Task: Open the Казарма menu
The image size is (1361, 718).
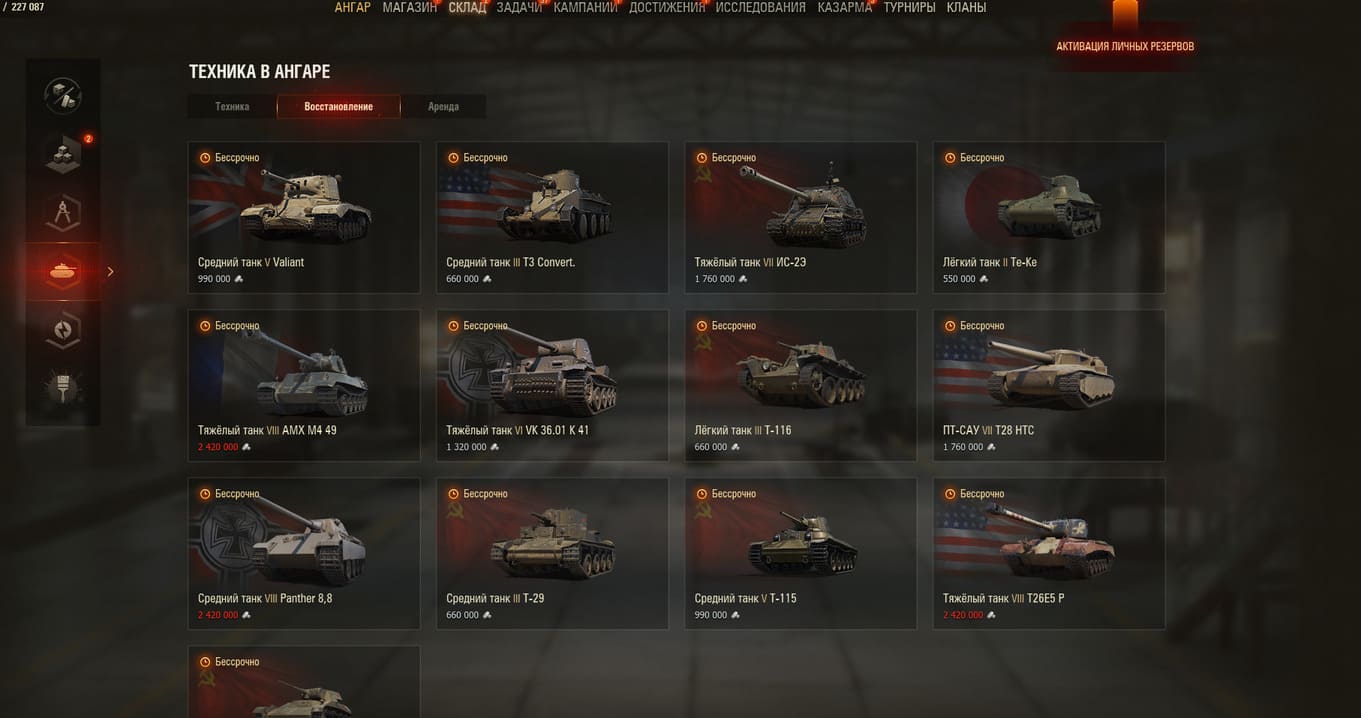Action: (844, 8)
